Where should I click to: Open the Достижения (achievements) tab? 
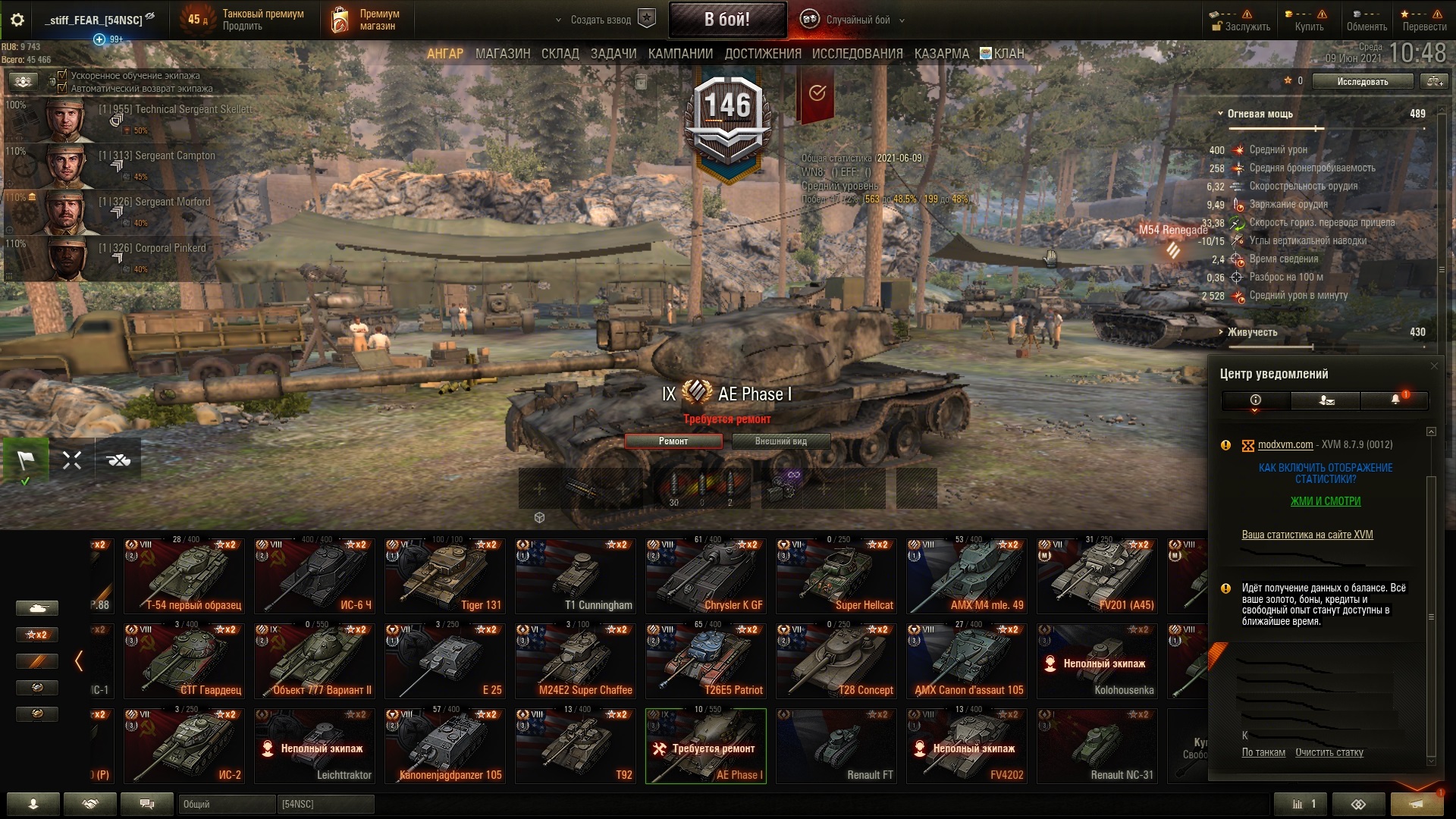click(x=762, y=54)
